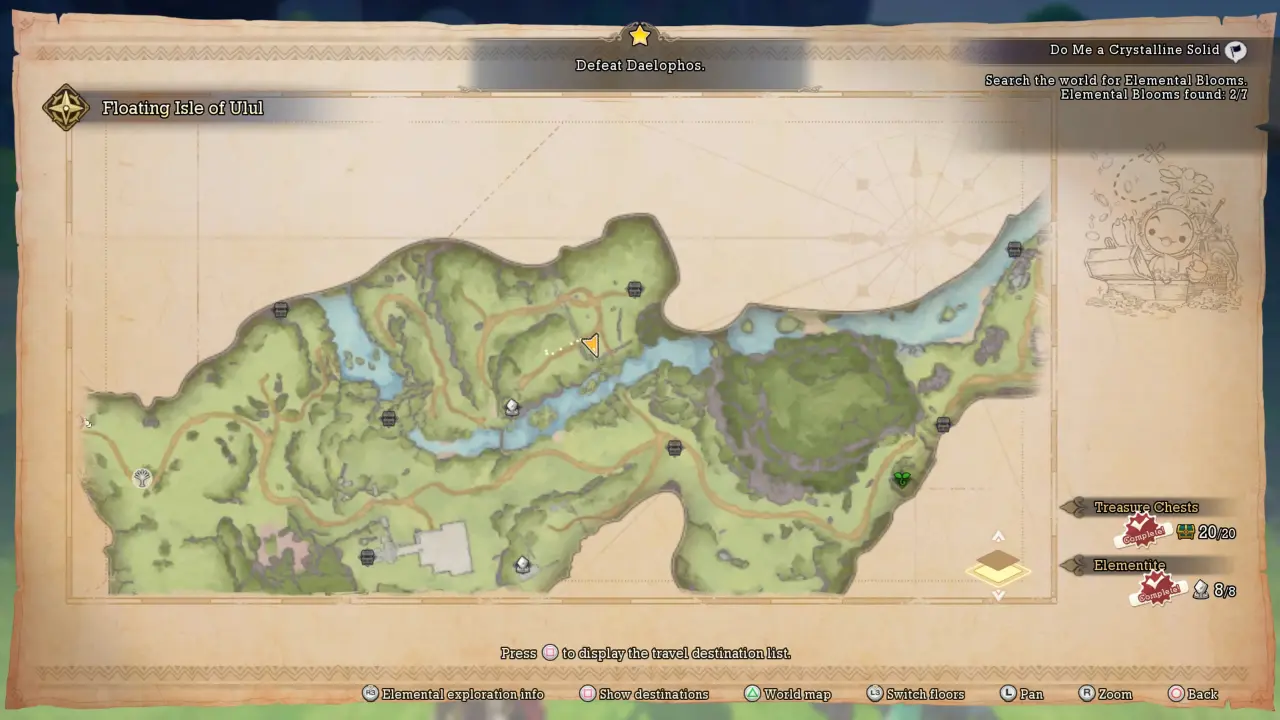This screenshot has height=720, width=1280.
Task: Open the World map view
Action: coord(787,694)
